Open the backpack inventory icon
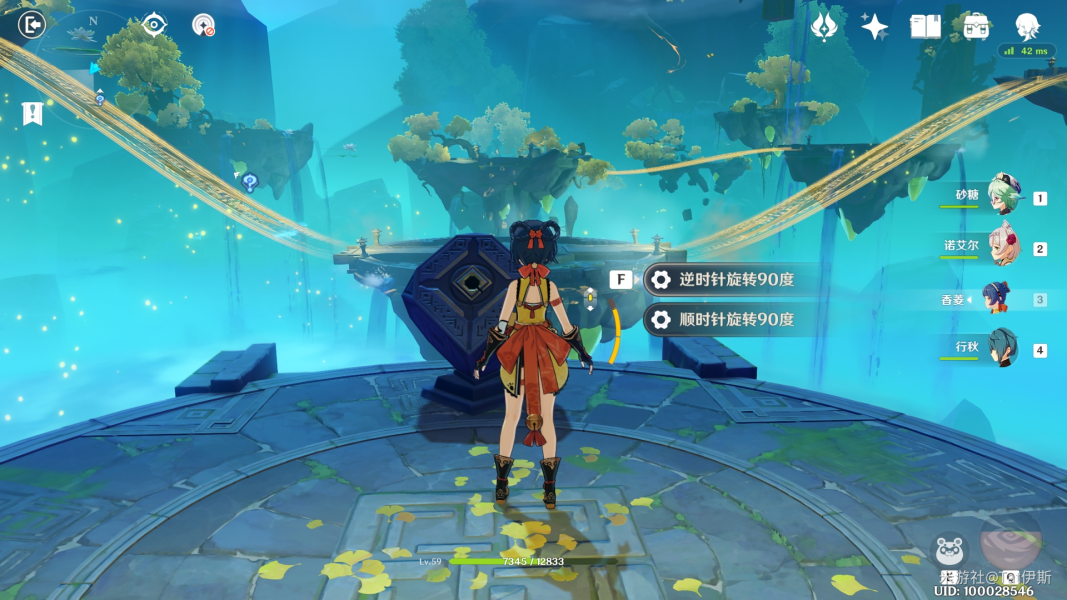The image size is (1067, 600). (976, 26)
